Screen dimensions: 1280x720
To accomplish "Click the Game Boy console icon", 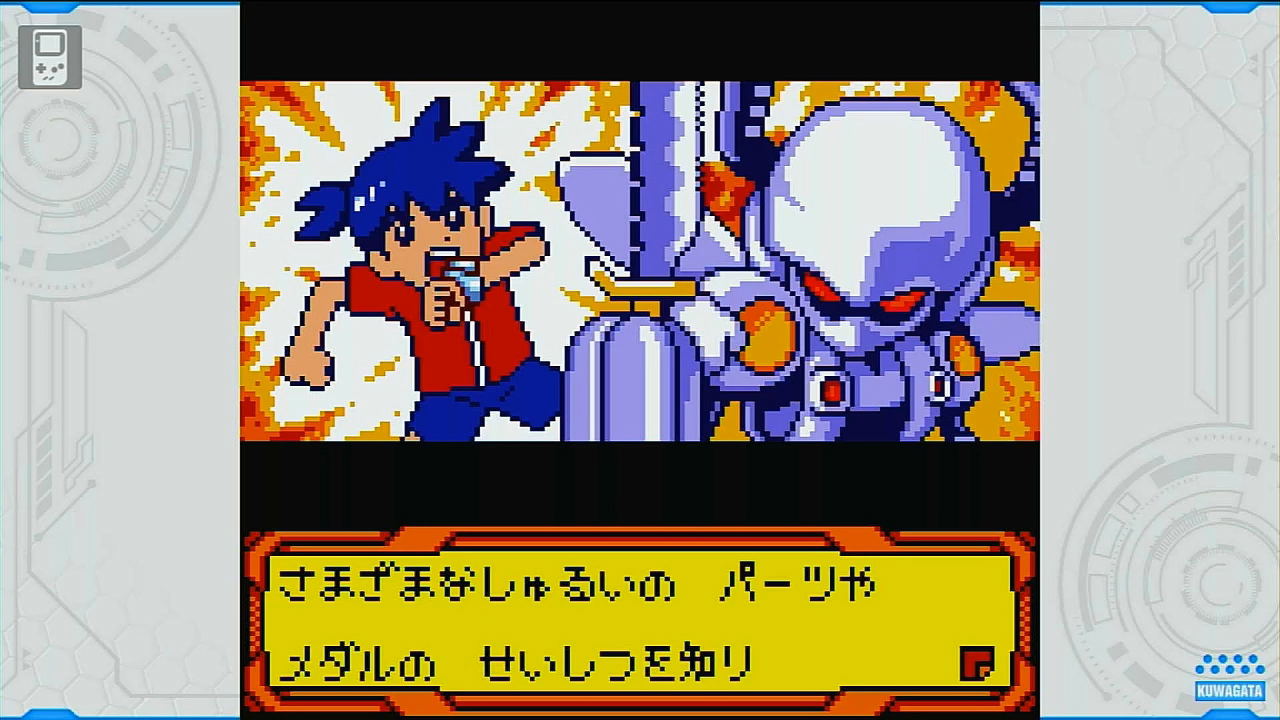I will click(48, 57).
